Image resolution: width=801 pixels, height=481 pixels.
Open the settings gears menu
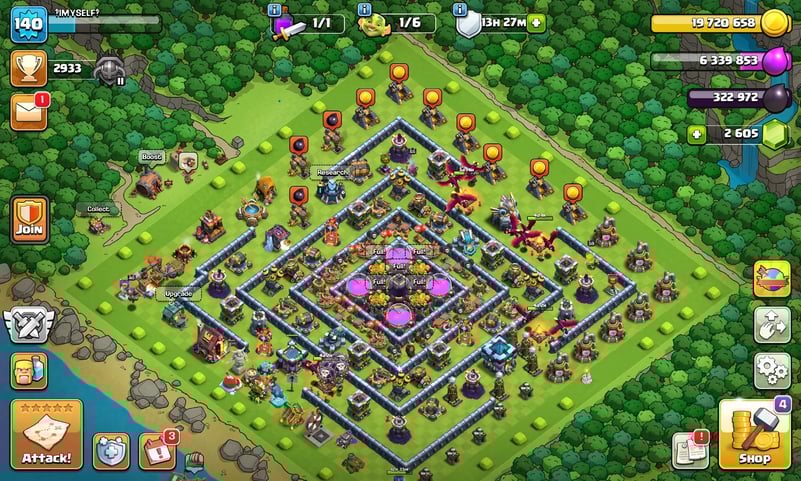pyautogui.click(x=772, y=370)
